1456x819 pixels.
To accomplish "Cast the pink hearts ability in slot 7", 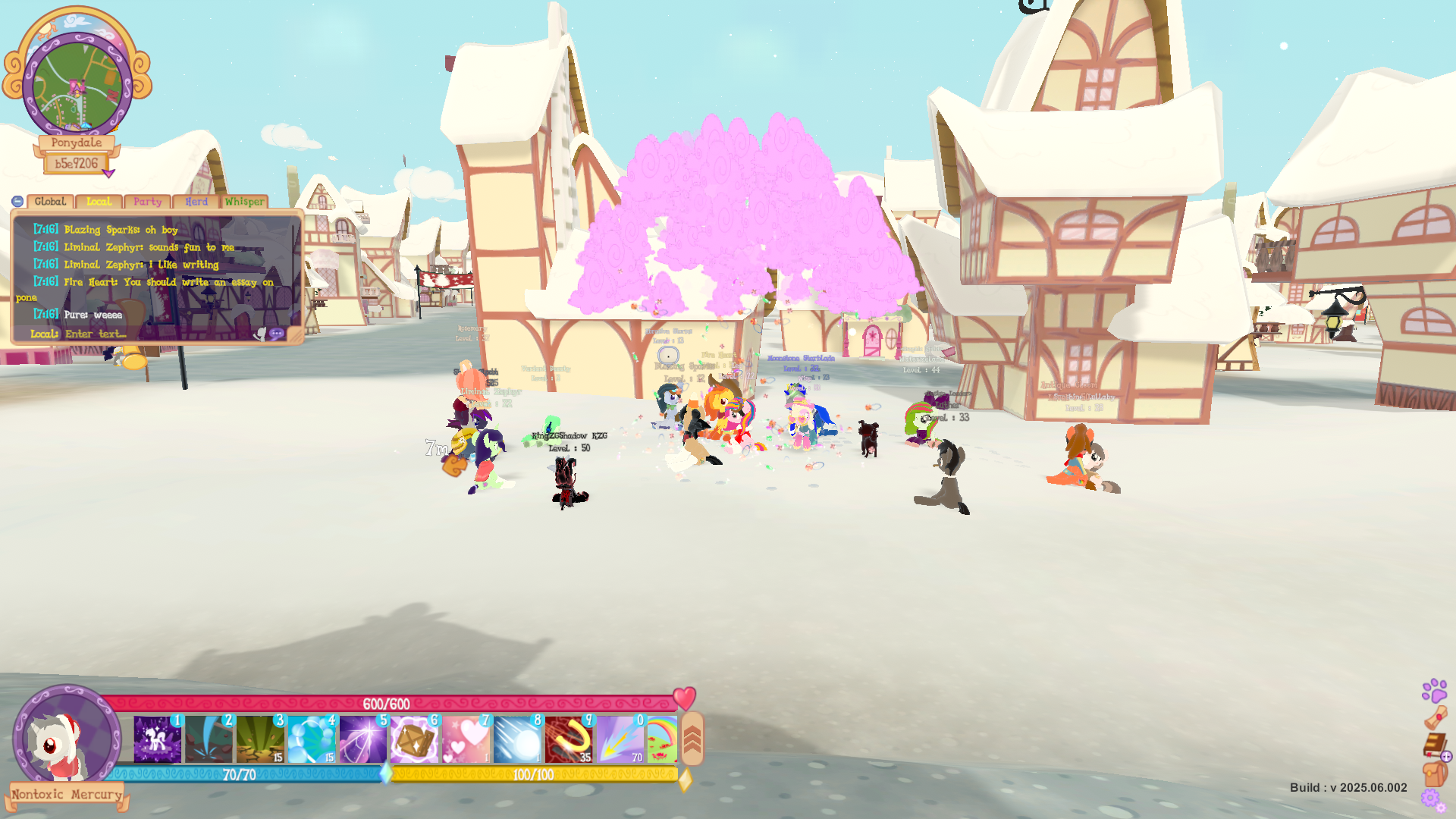I will tap(466, 739).
